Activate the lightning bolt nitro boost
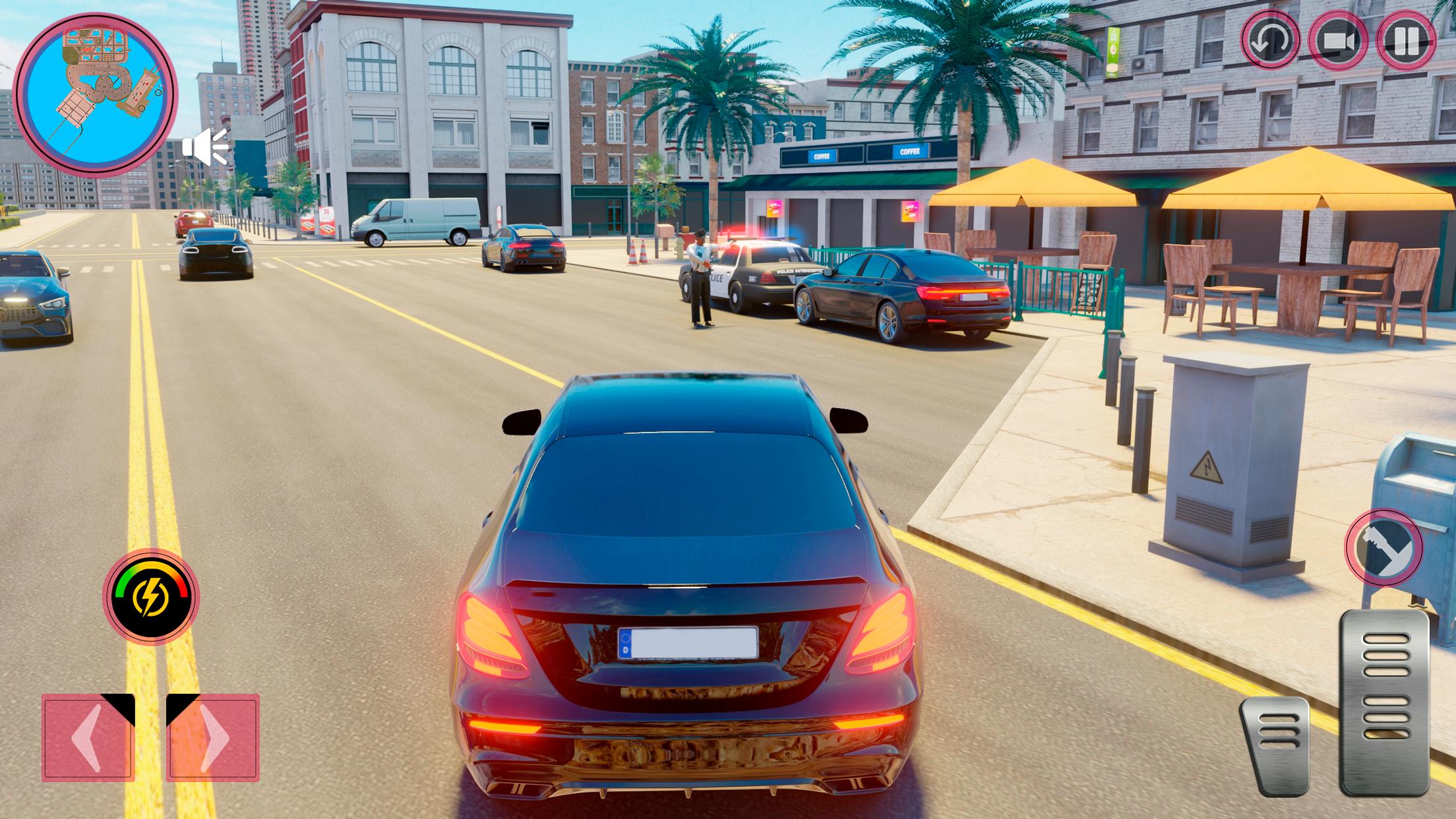 150,597
